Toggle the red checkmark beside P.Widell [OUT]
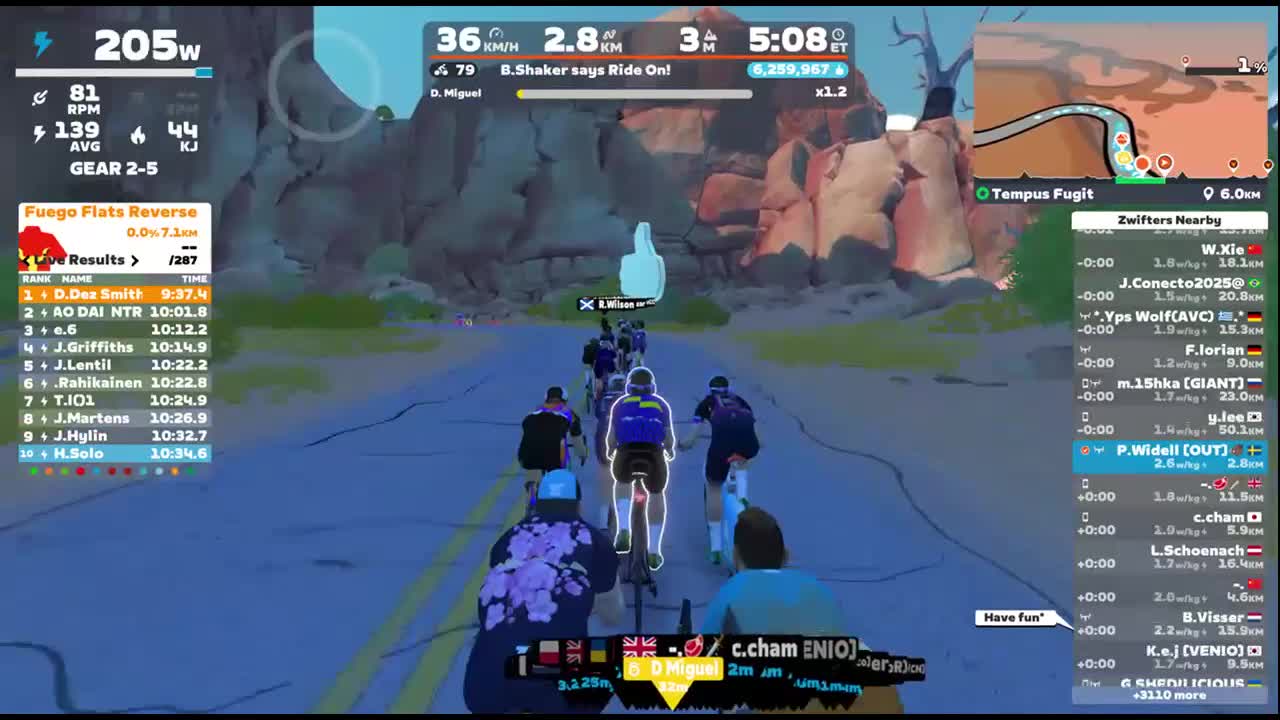 (1084, 449)
